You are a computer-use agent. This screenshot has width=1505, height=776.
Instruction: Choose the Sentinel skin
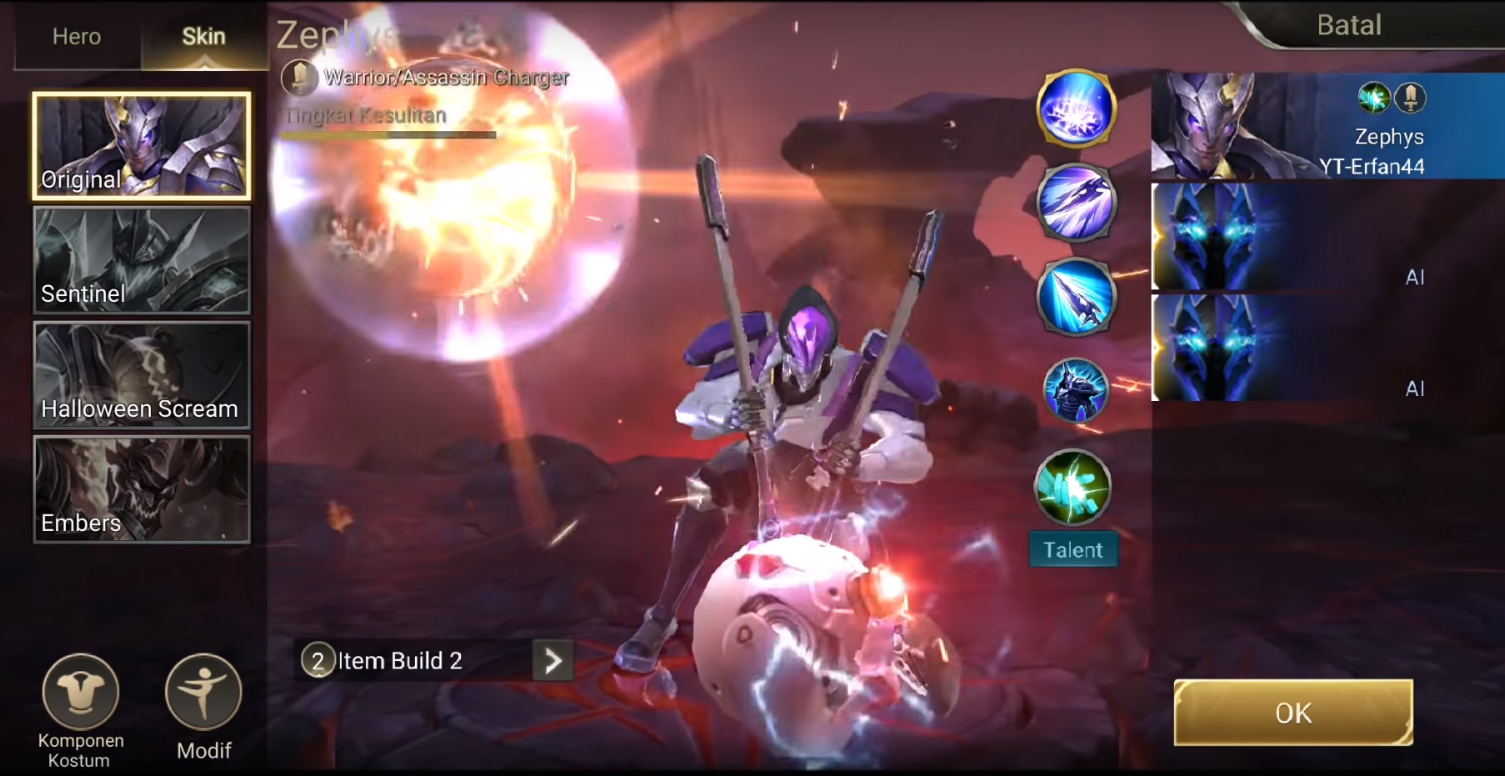pos(141,260)
